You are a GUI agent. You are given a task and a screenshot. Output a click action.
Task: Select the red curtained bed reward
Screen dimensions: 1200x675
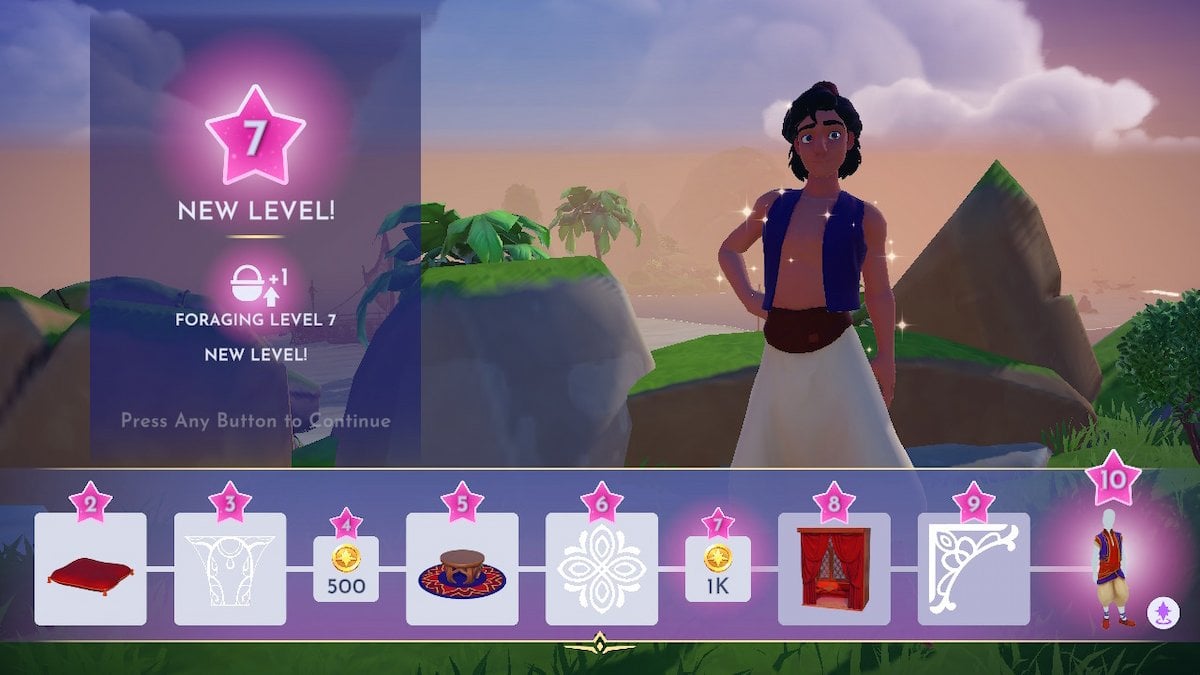(834, 570)
